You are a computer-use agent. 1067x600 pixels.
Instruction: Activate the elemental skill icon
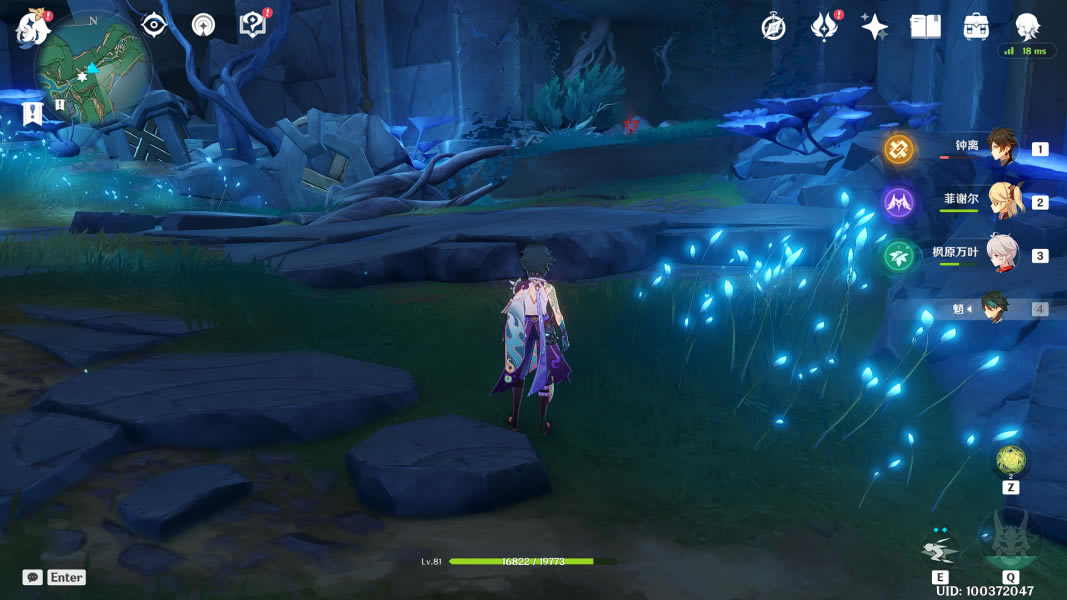pos(940,548)
